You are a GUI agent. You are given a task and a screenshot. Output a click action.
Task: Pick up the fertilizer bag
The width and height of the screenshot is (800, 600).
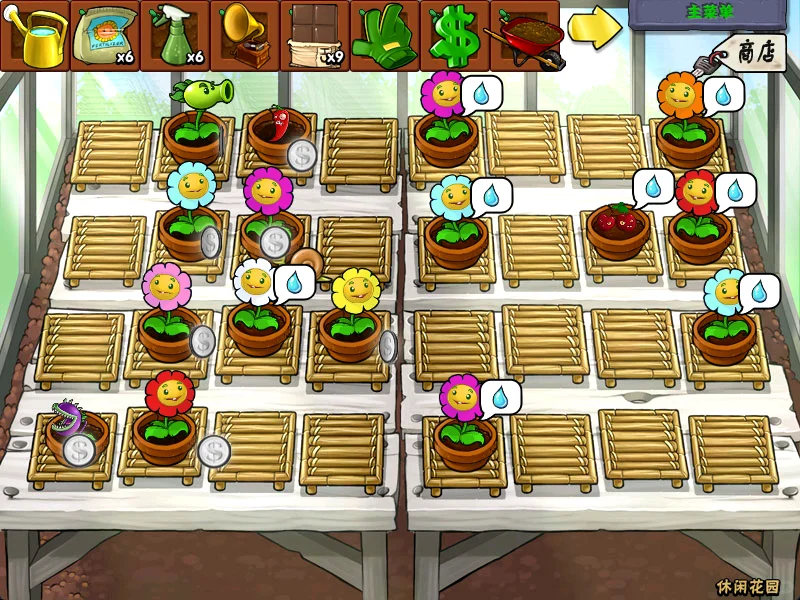(105, 35)
